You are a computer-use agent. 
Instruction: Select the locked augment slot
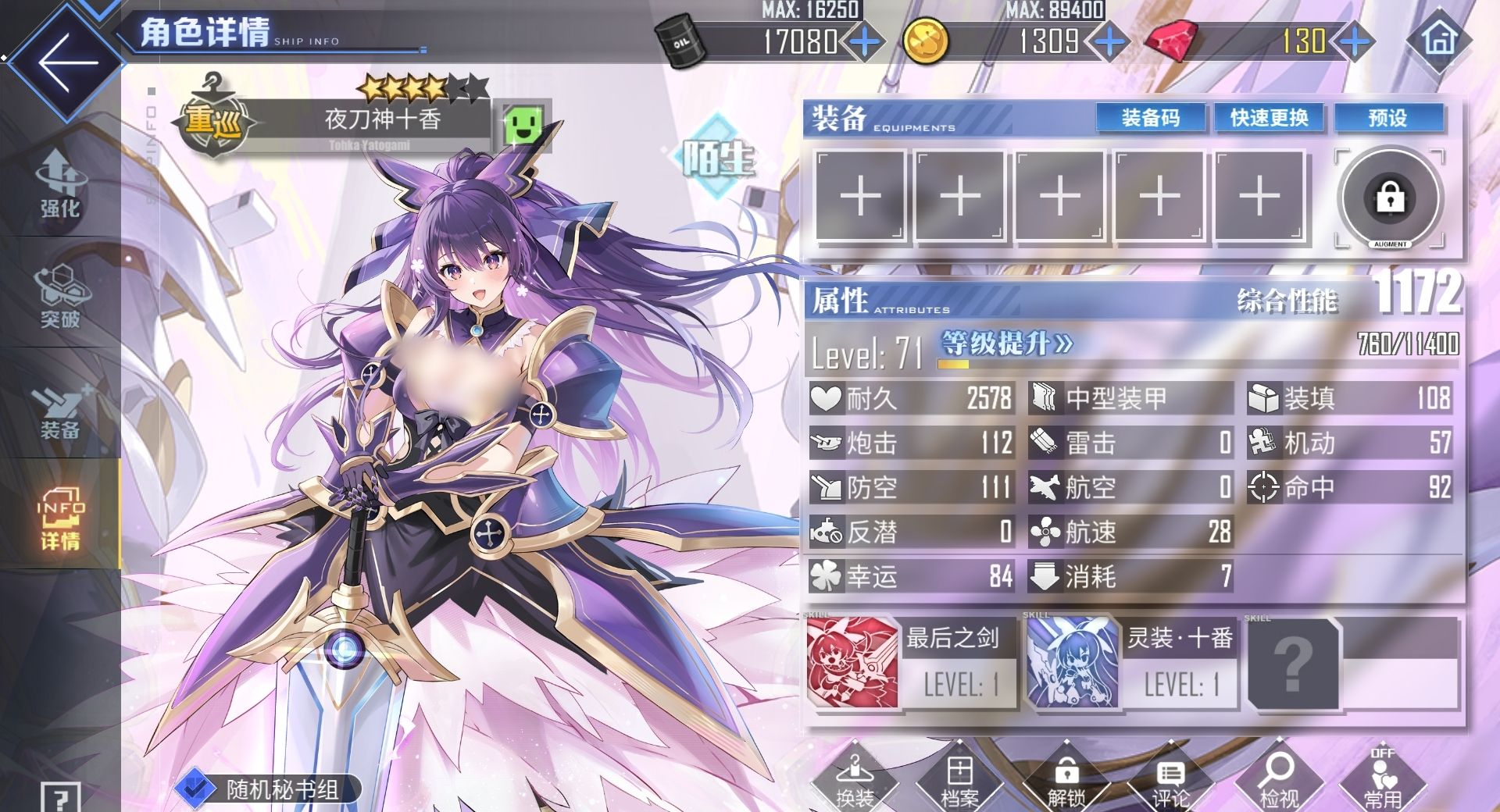pyautogui.click(x=1390, y=198)
